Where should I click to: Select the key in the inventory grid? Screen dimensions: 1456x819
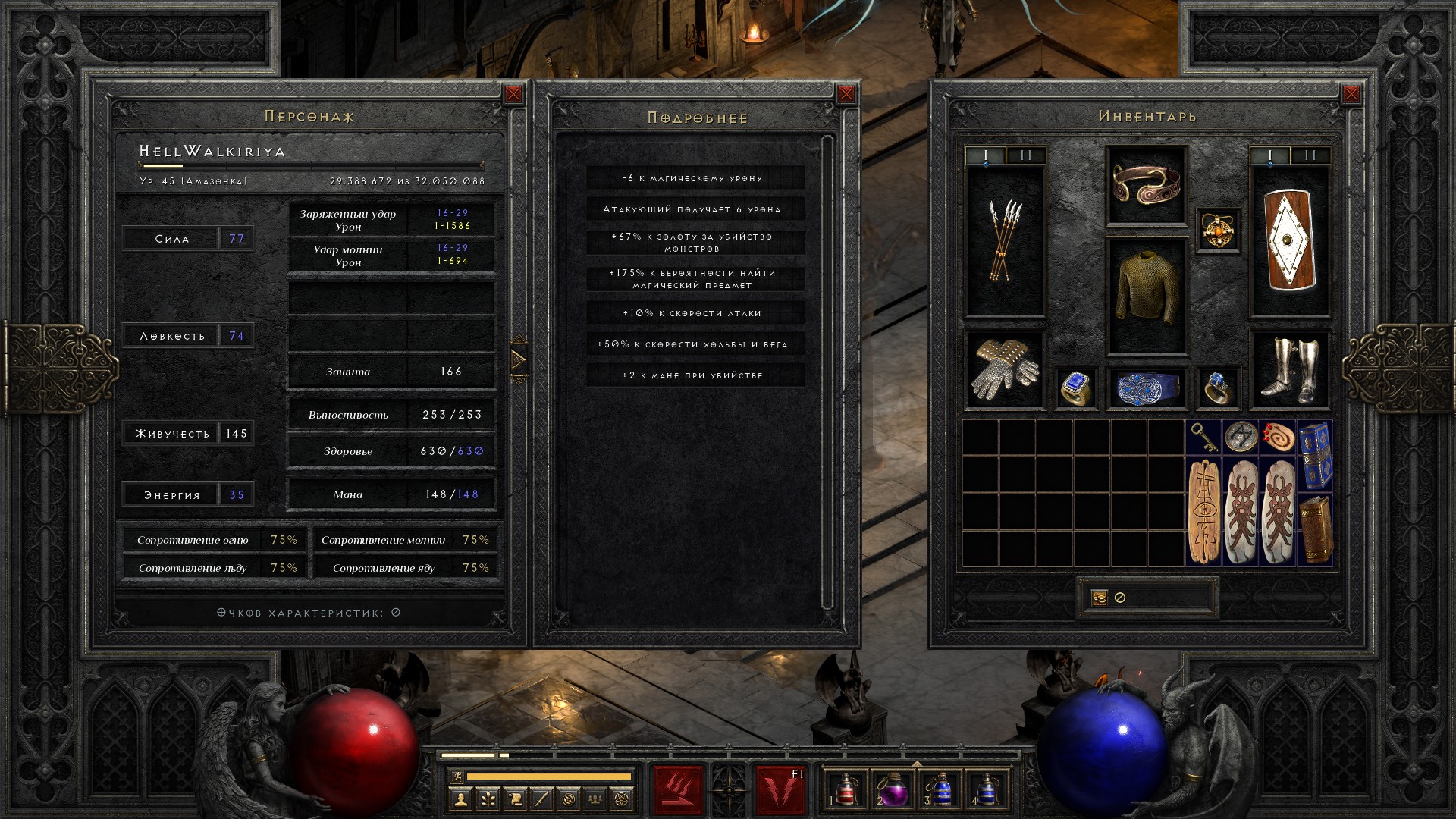[x=1204, y=438]
